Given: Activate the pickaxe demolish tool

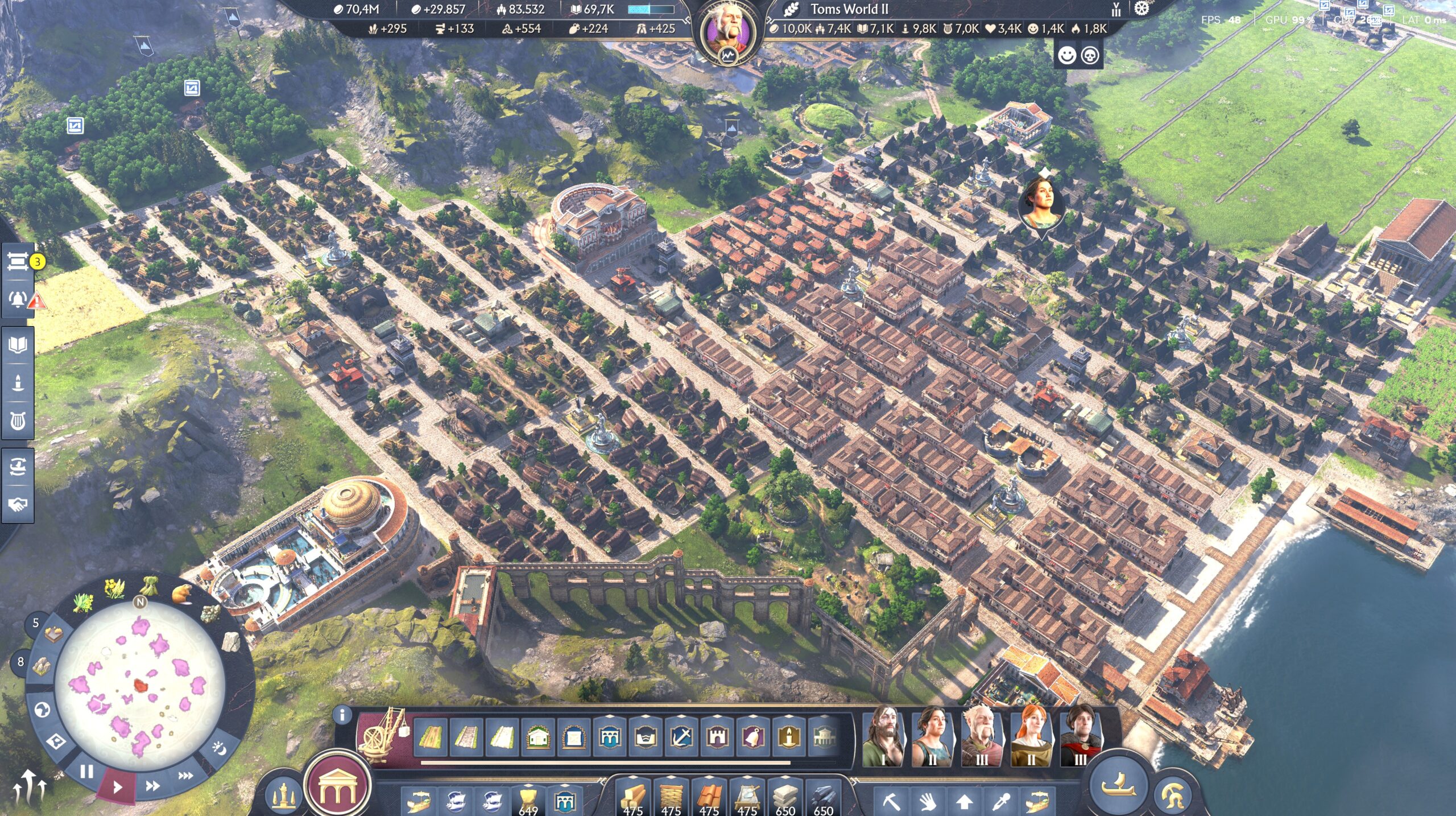Looking at the screenshot, I should [x=891, y=802].
